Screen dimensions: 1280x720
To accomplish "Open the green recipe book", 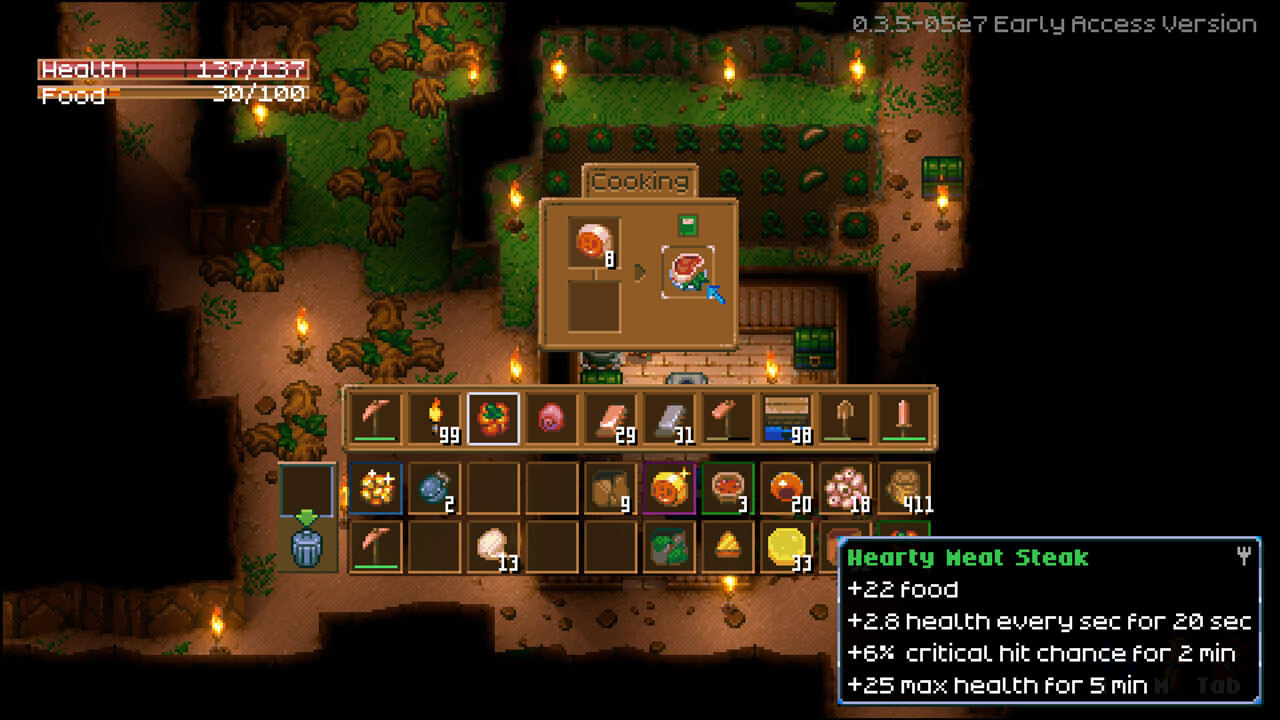I will pyautogui.click(x=688, y=225).
